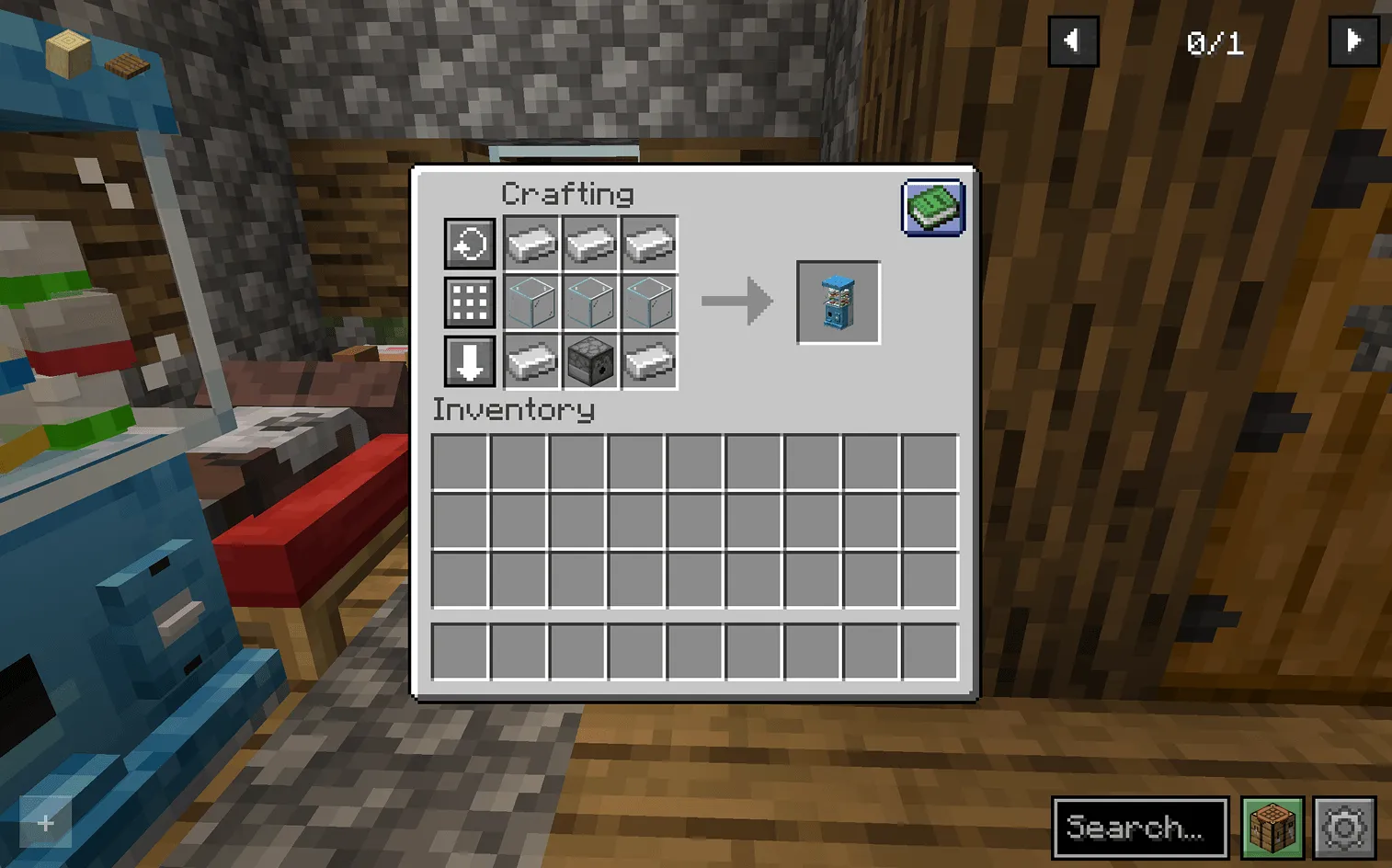Viewport: 1392px width, 868px height.
Task: Select the top-left iron ingot ingredient
Action: pos(531,244)
